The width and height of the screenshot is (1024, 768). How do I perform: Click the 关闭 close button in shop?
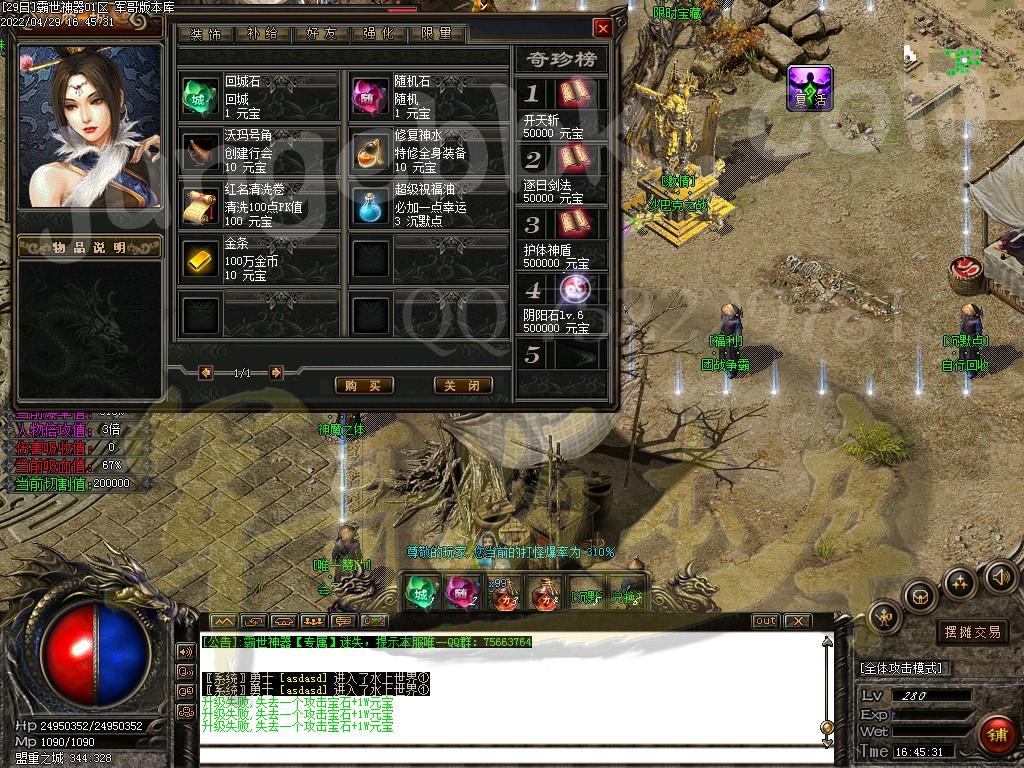click(463, 385)
